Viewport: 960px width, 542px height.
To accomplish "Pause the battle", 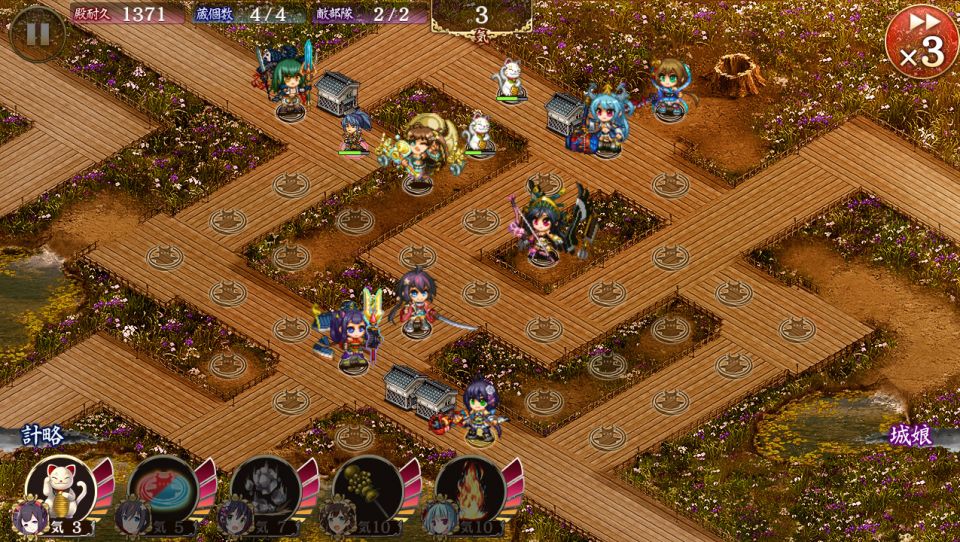I will point(37,34).
